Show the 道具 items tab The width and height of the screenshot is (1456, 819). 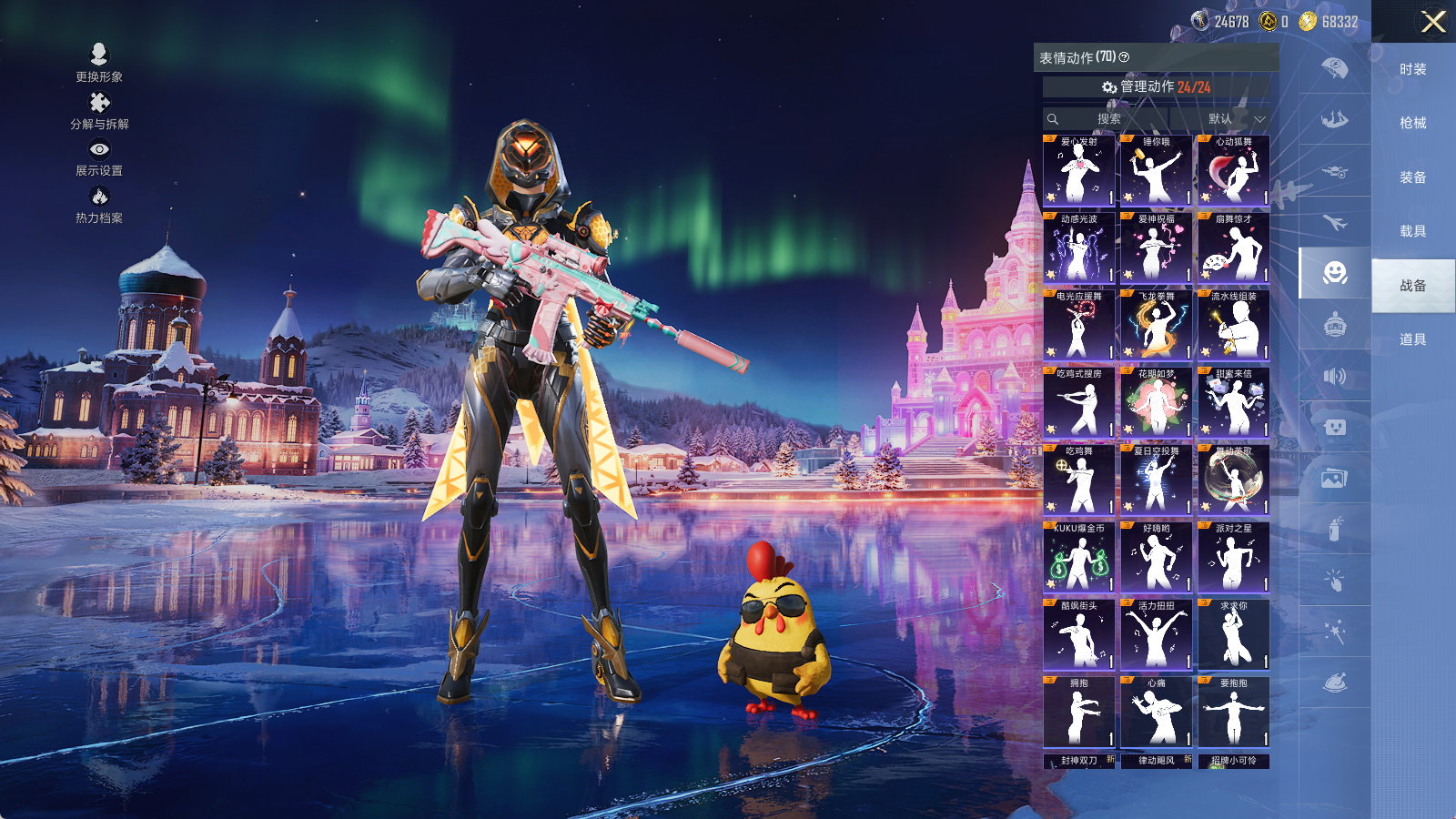pyautogui.click(x=1413, y=339)
